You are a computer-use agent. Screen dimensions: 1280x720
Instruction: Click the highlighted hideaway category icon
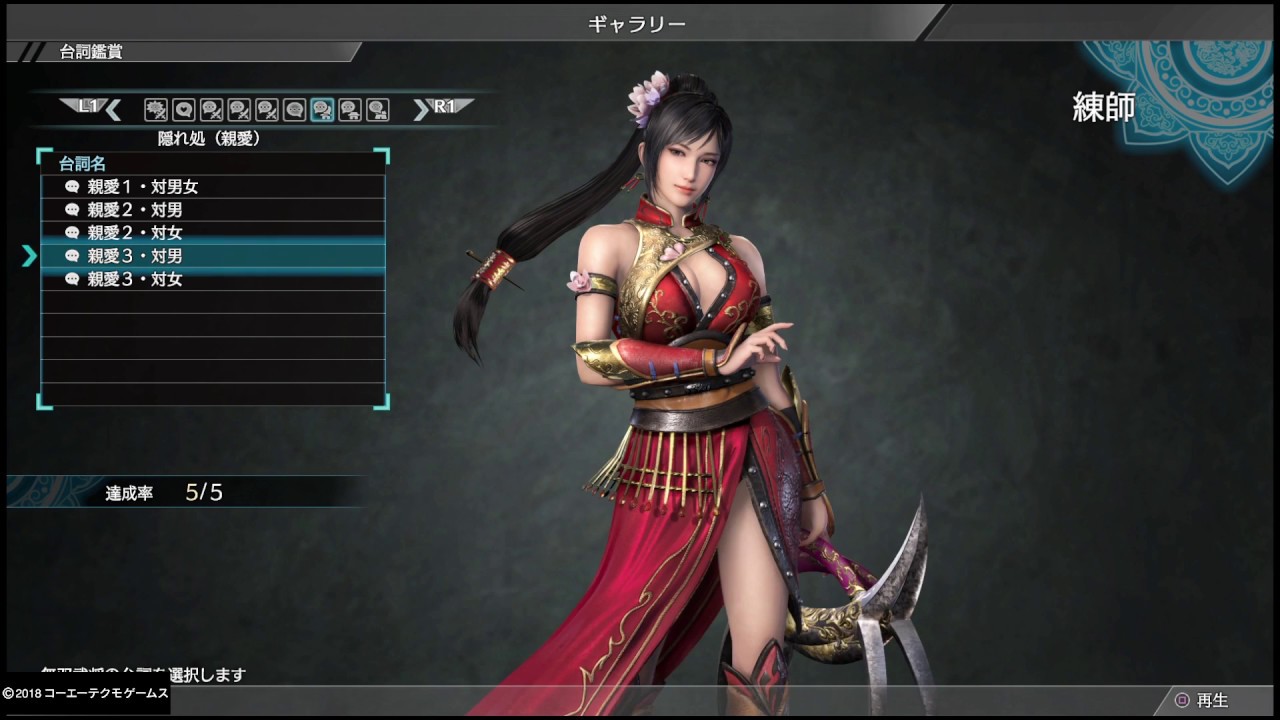(322, 110)
